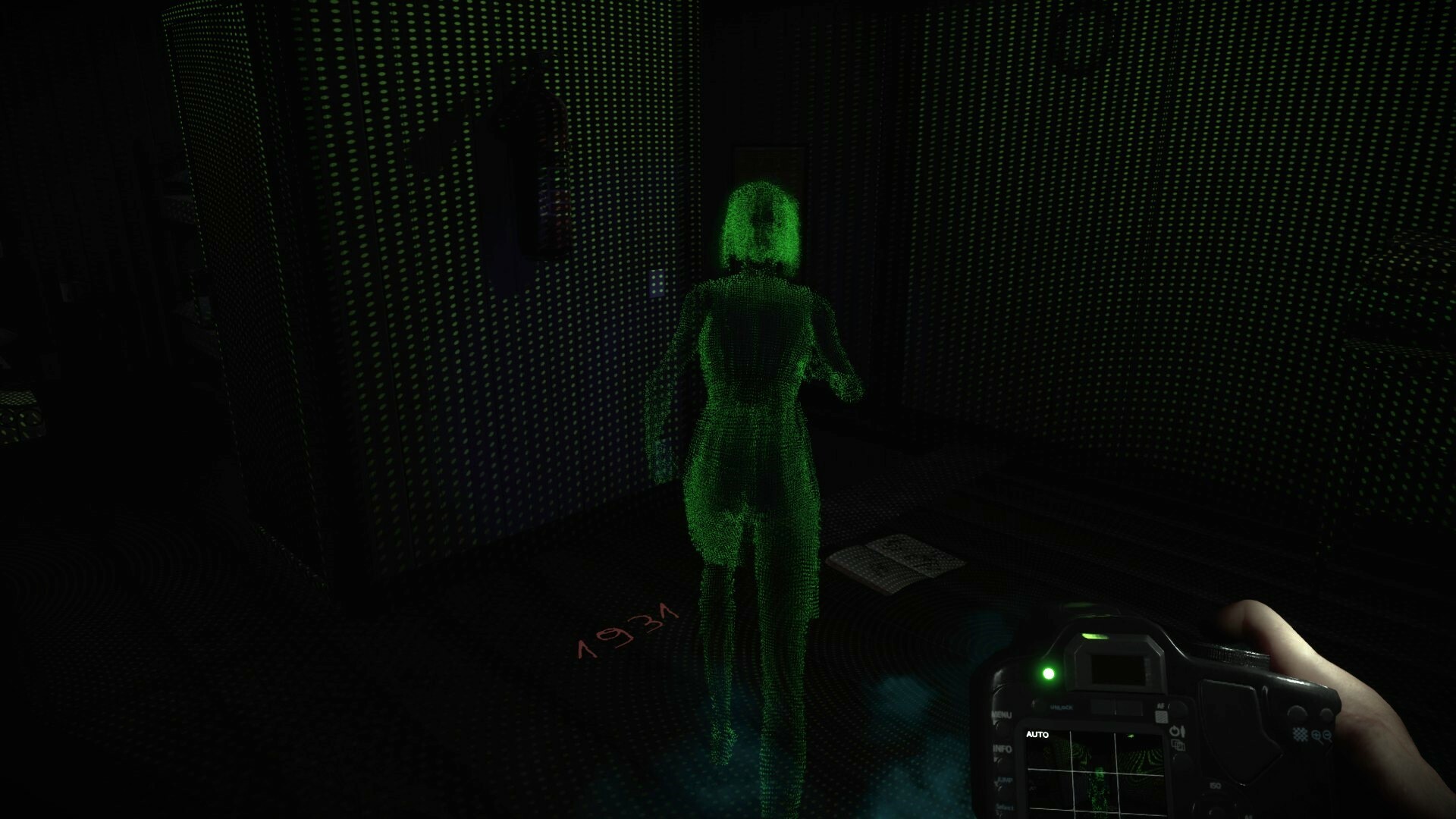Click the camera viewfinder eyepiece
The image size is (1456, 819).
[1117, 670]
